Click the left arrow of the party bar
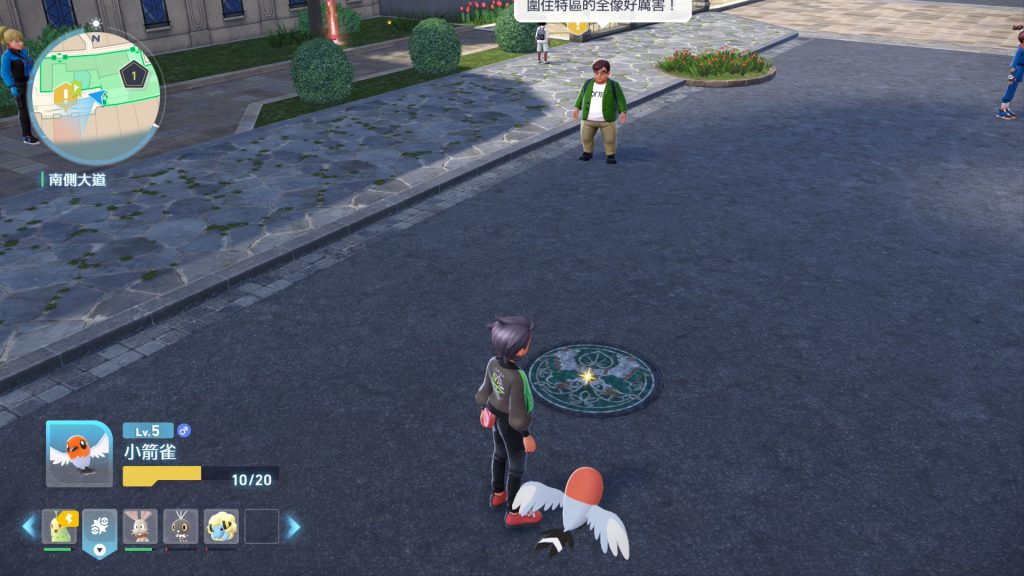Screen dimensions: 1024x576 [x=29, y=526]
